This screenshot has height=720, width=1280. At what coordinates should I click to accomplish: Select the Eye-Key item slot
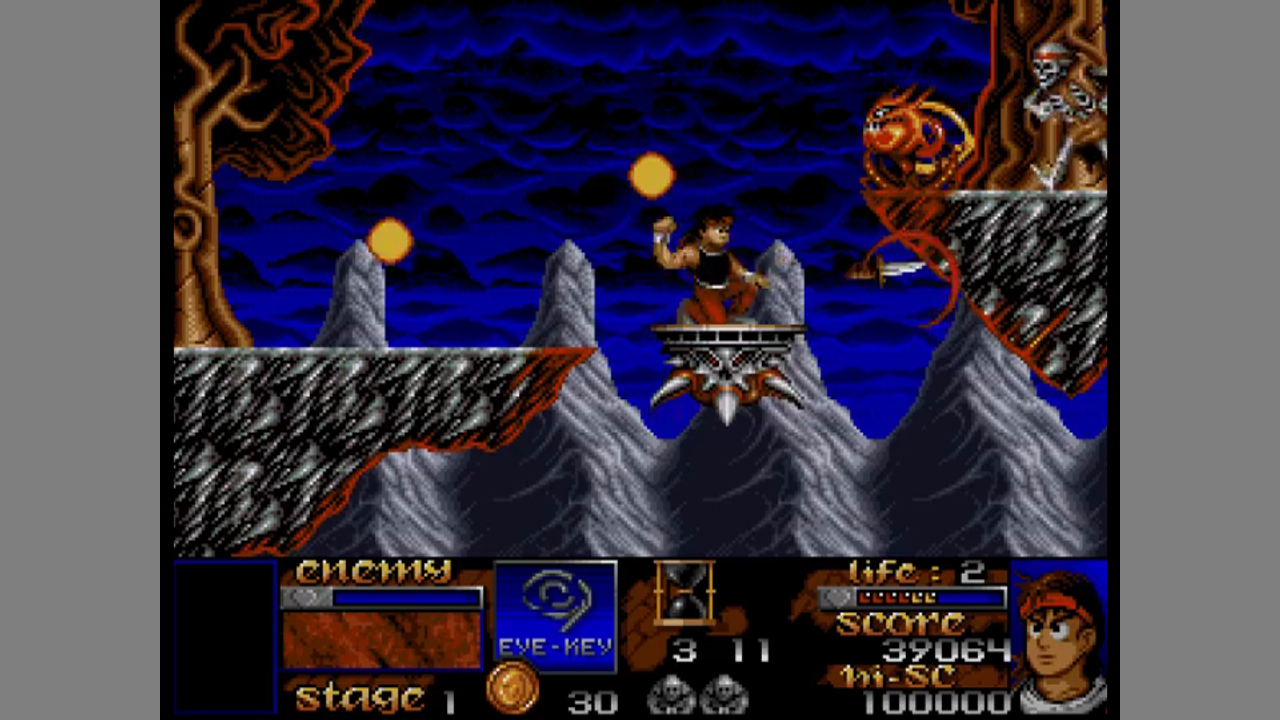[556, 613]
